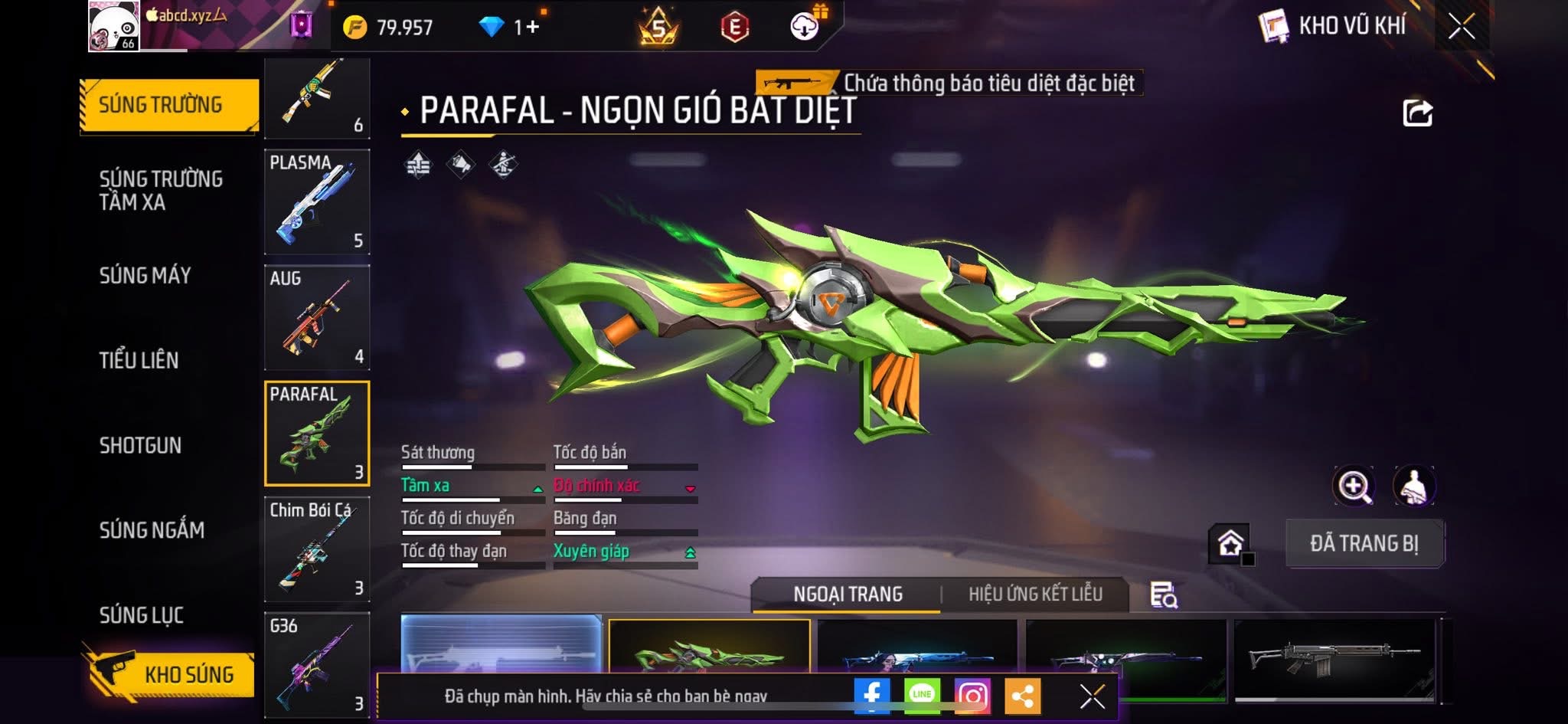Click the Đã Trang Bị button
Viewport: 1568px width, 724px height.
(1364, 543)
